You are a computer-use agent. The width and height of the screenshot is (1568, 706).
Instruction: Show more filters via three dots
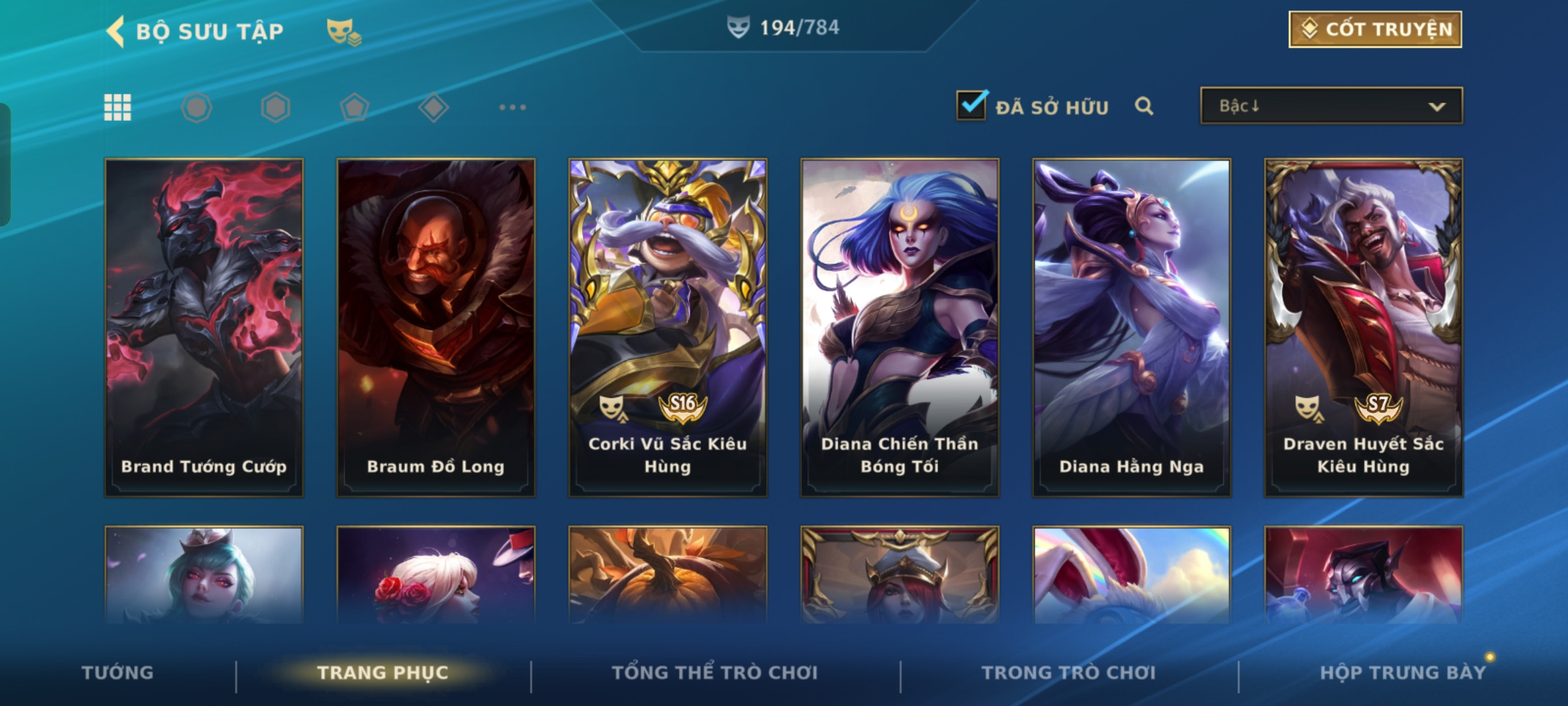coord(512,107)
